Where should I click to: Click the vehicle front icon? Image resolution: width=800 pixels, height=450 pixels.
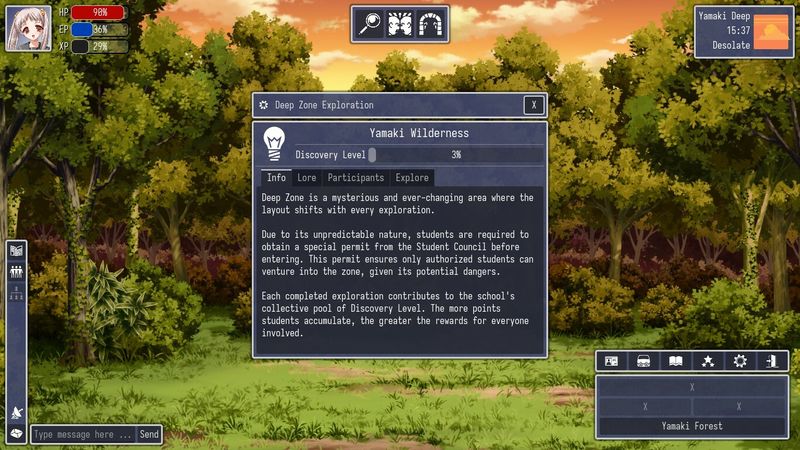click(x=644, y=361)
